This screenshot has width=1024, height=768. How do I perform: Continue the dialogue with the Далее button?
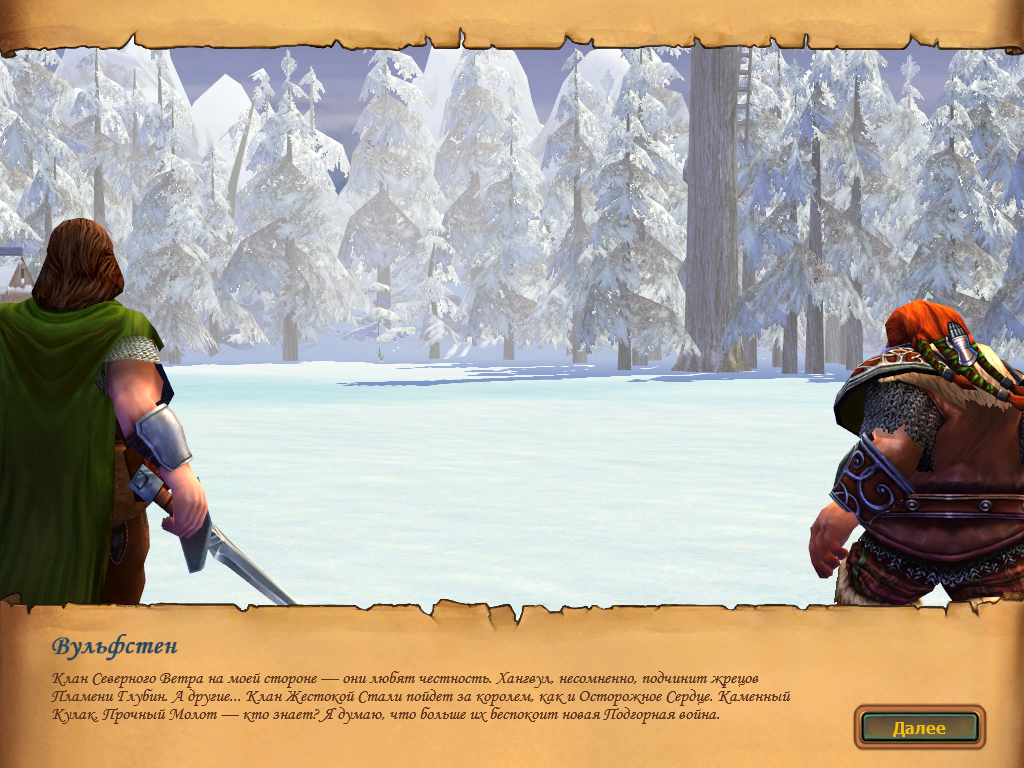pos(919,727)
